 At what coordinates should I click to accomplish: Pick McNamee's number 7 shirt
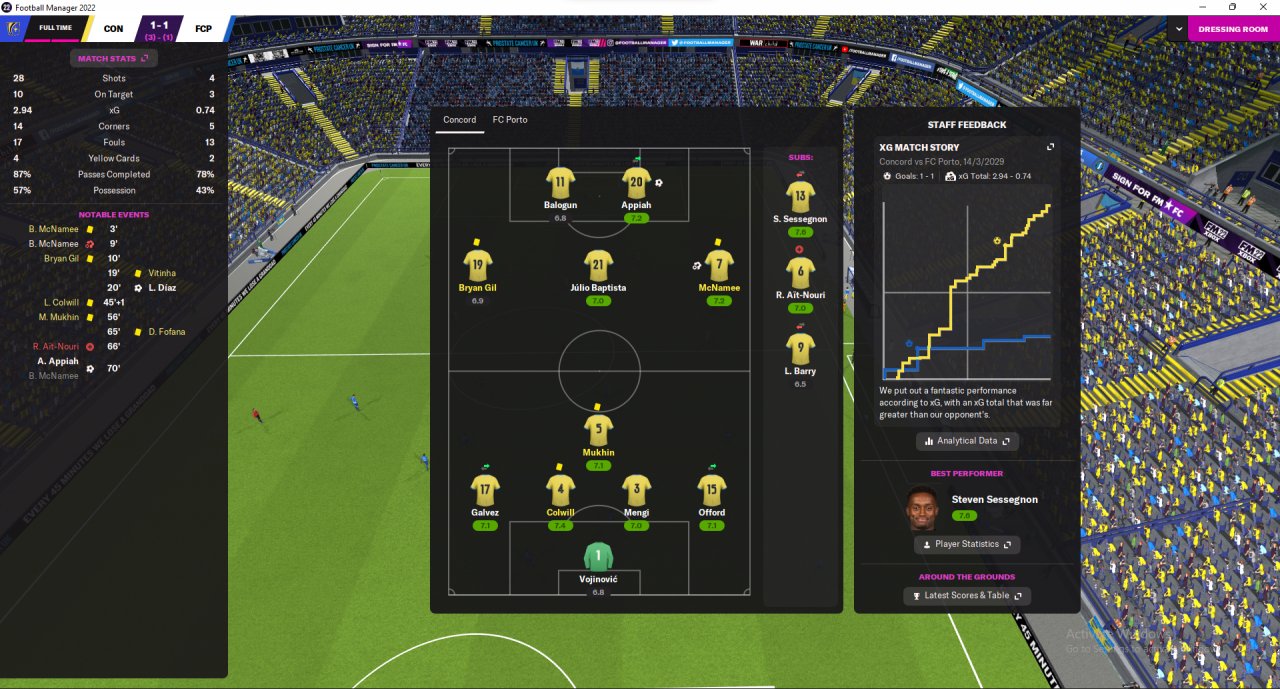click(x=718, y=266)
